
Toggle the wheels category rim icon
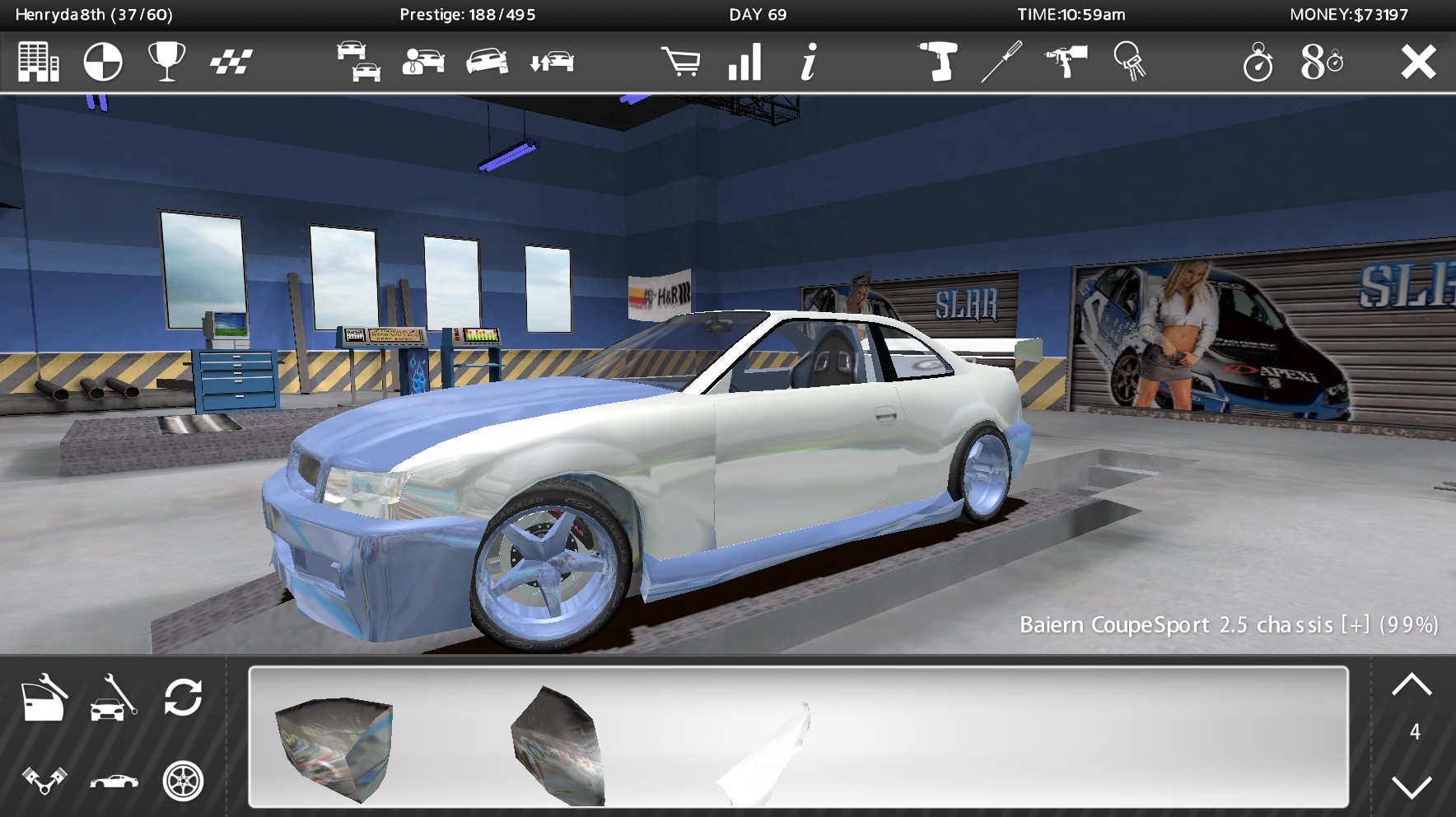point(184,778)
